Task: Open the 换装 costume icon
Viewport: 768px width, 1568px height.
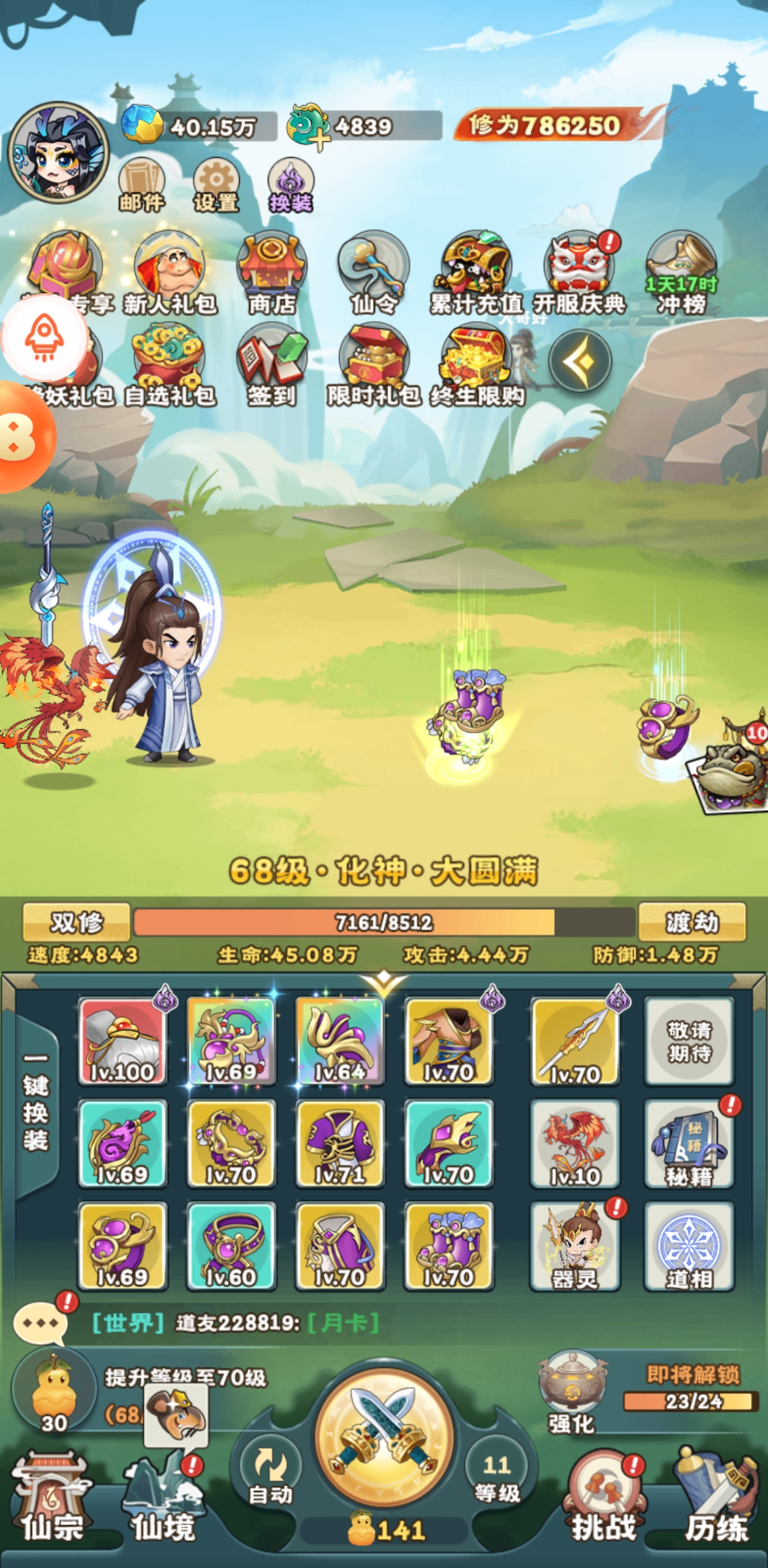Action: point(291,186)
